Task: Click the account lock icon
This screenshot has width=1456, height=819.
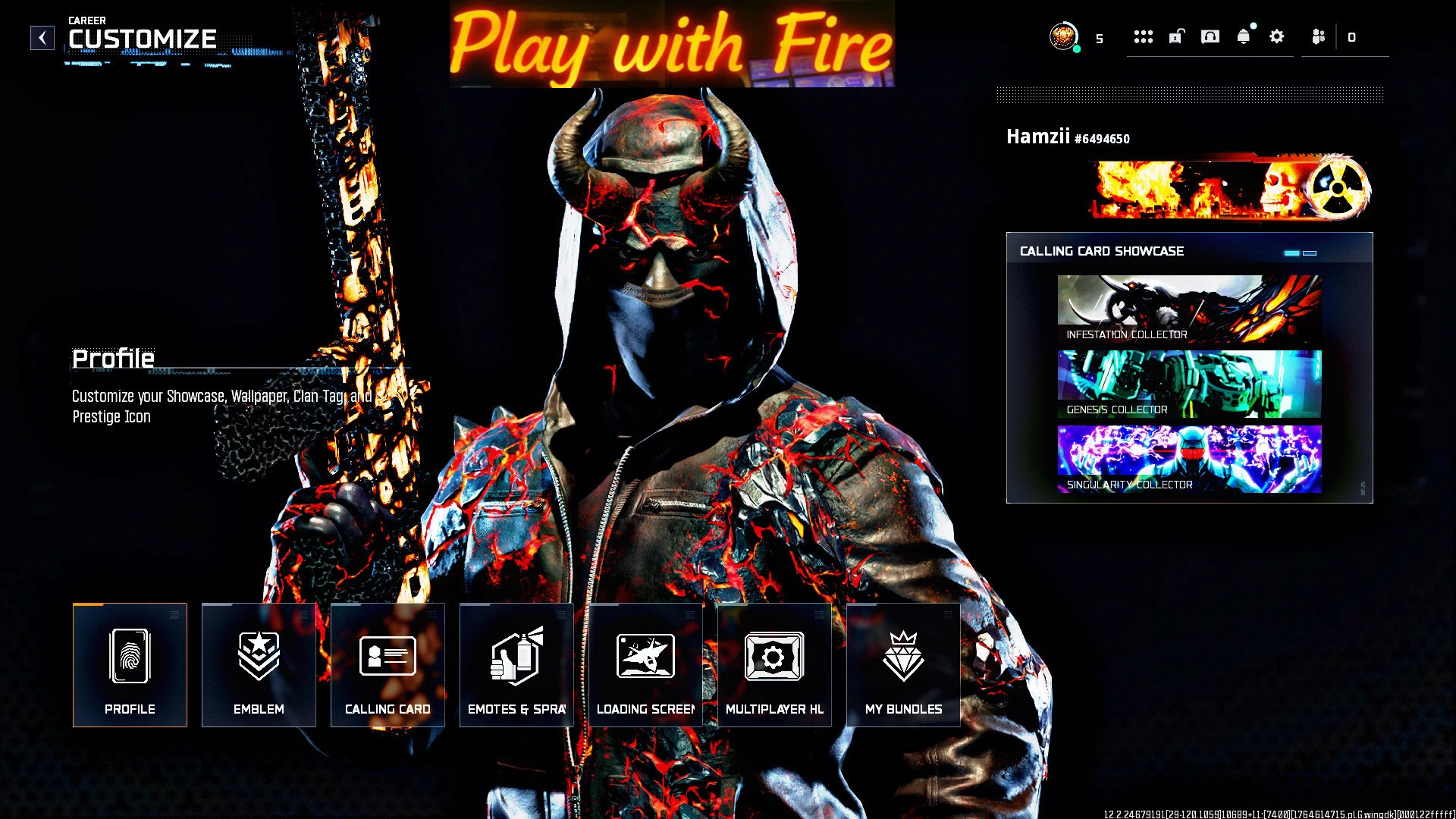Action: click(1176, 36)
